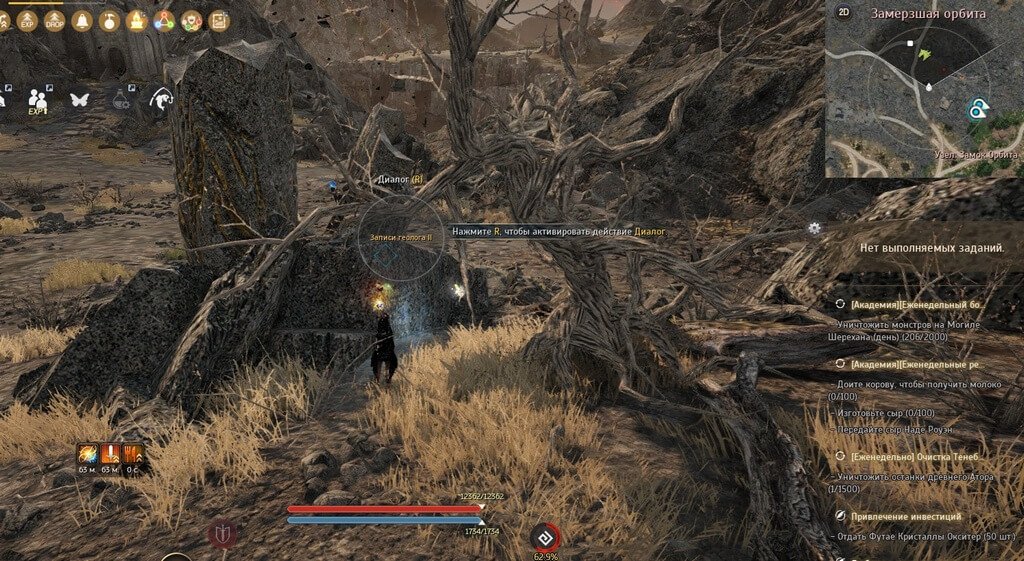Select the white butterfly icon
The width and height of the screenshot is (1024, 561).
pyautogui.click(x=79, y=99)
